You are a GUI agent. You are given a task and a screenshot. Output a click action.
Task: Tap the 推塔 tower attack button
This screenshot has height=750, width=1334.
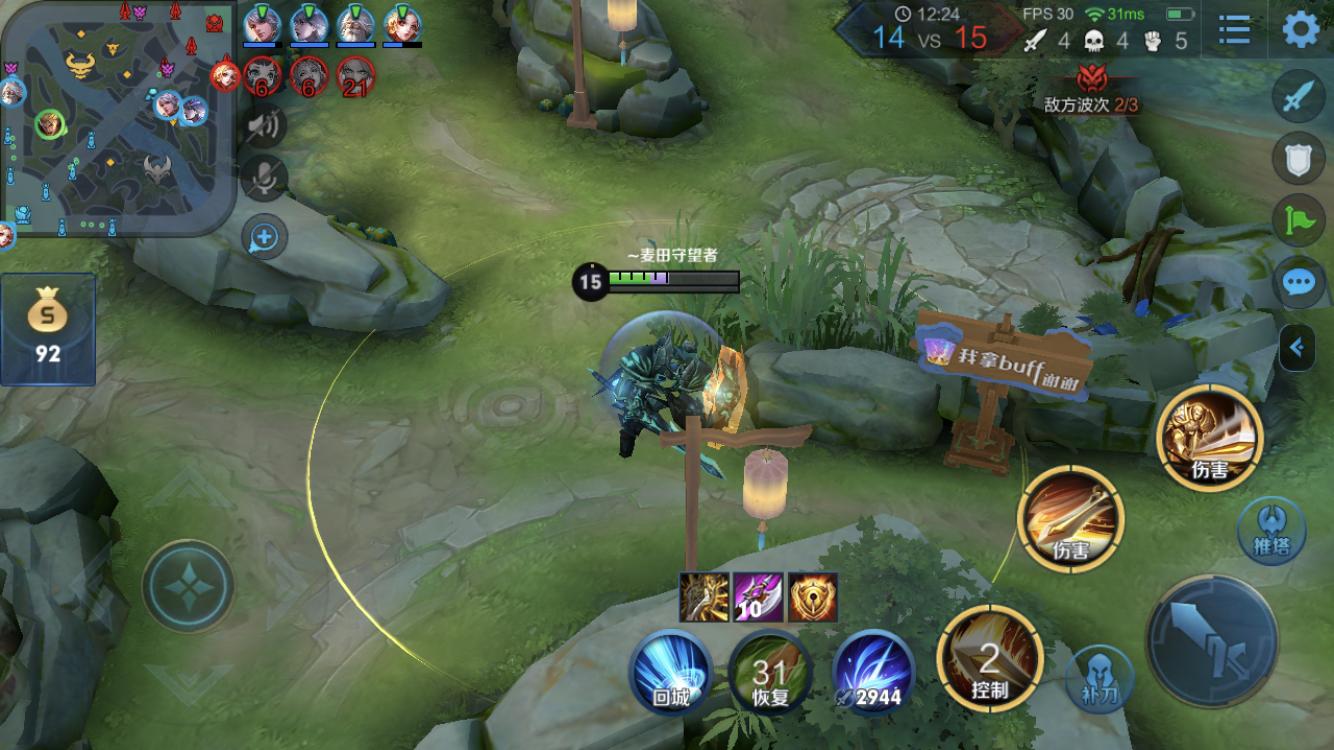click(1270, 530)
